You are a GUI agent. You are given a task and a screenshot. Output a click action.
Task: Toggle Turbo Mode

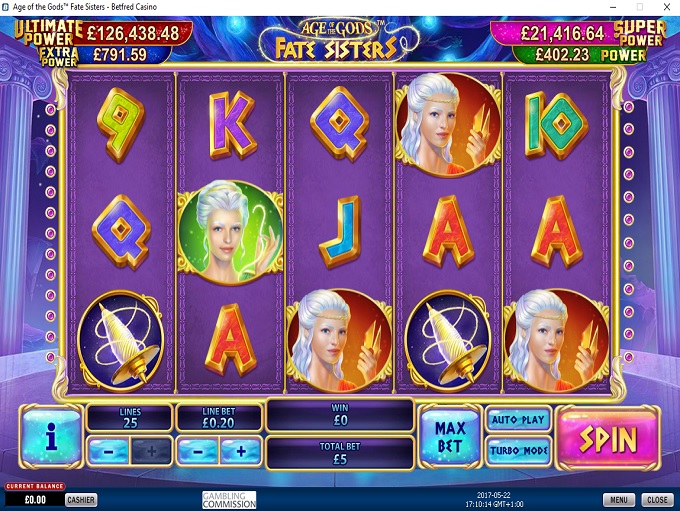click(x=517, y=451)
